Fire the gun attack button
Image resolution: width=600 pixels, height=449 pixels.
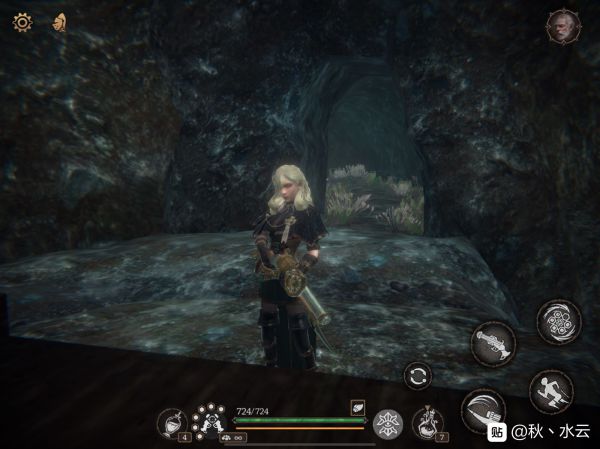point(493,345)
